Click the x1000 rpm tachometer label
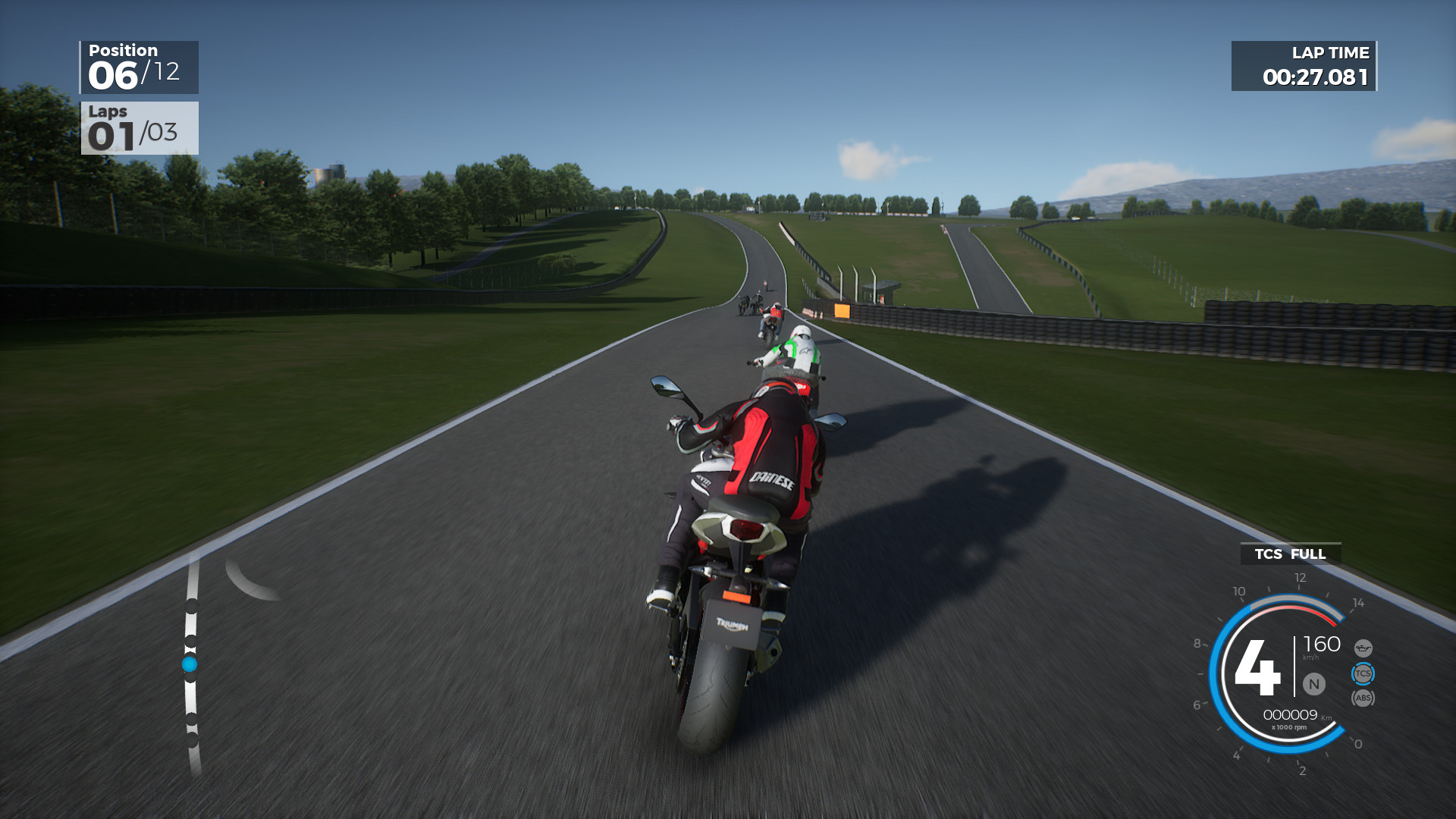Image resolution: width=1456 pixels, height=819 pixels. (1289, 726)
